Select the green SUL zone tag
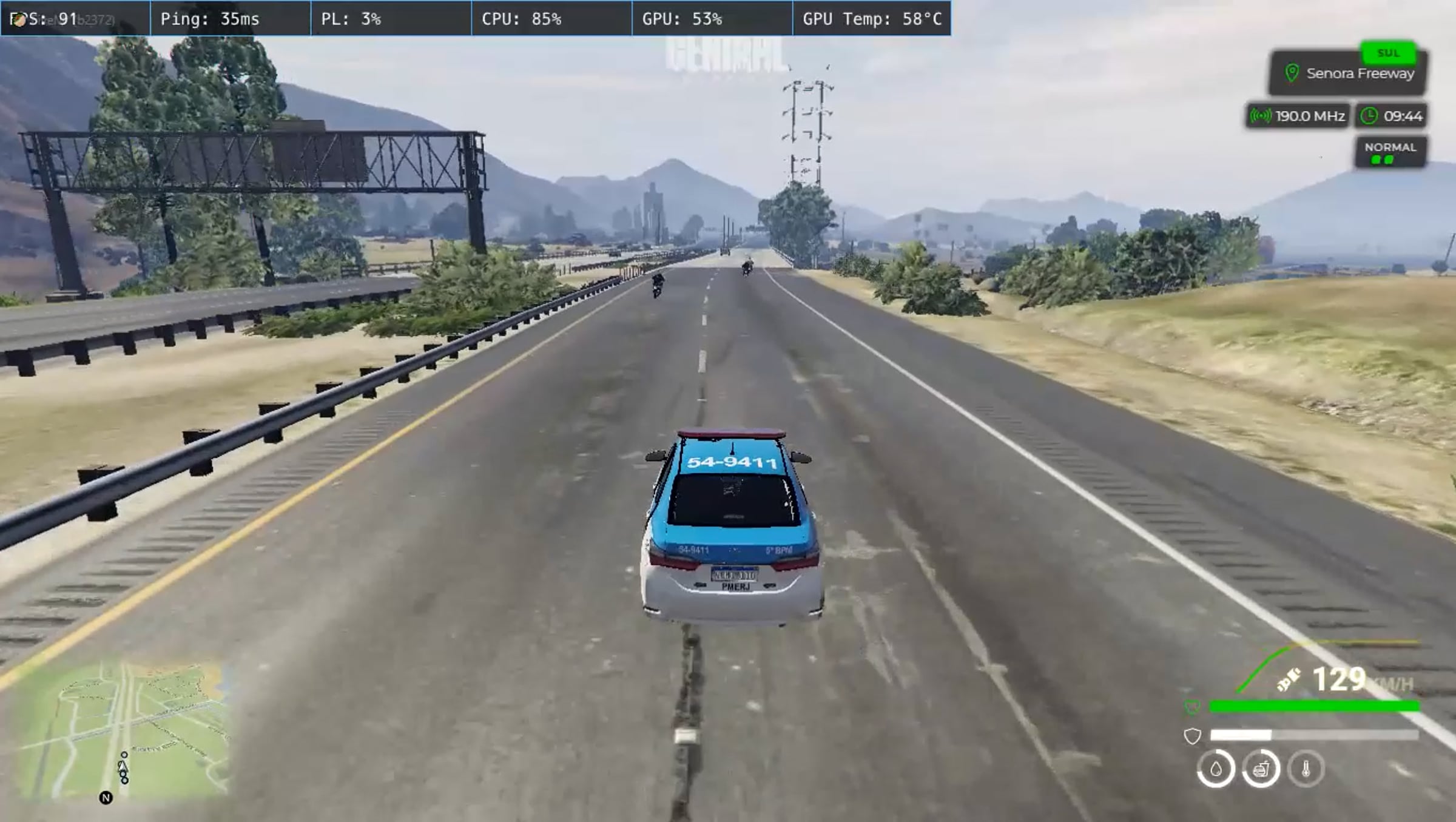Image resolution: width=1456 pixels, height=822 pixels. 1388,53
